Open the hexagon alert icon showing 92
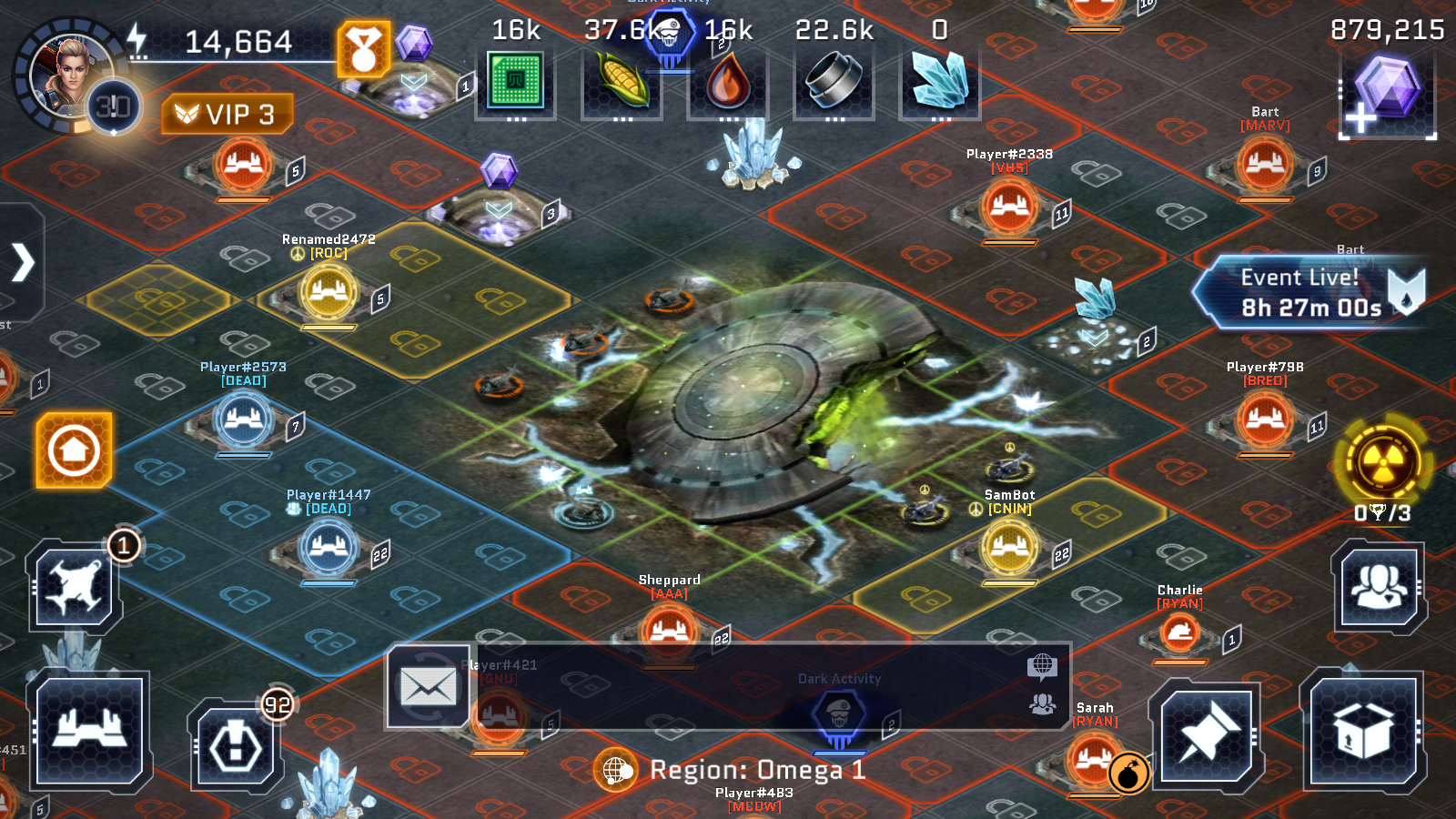This screenshot has height=819, width=1456. pyautogui.click(x=235, y=748)
